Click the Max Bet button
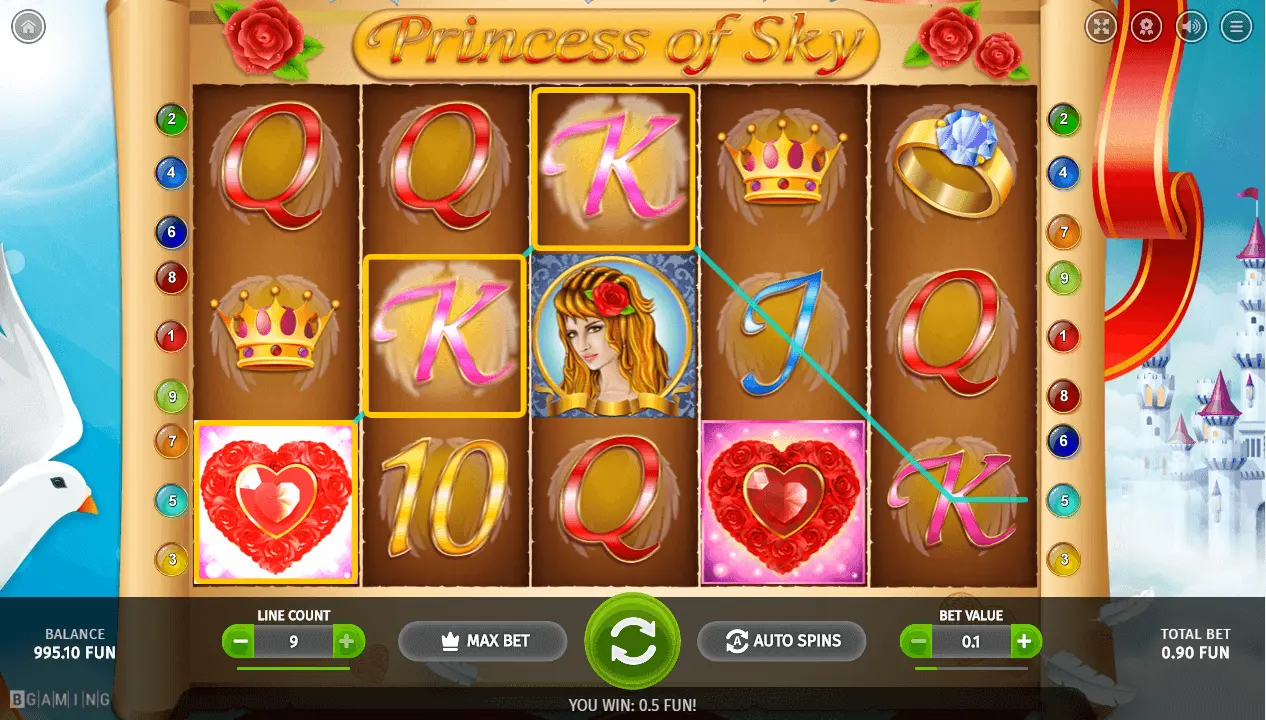Viewport: 1266px width, 720px height. [x=483, y=641]
